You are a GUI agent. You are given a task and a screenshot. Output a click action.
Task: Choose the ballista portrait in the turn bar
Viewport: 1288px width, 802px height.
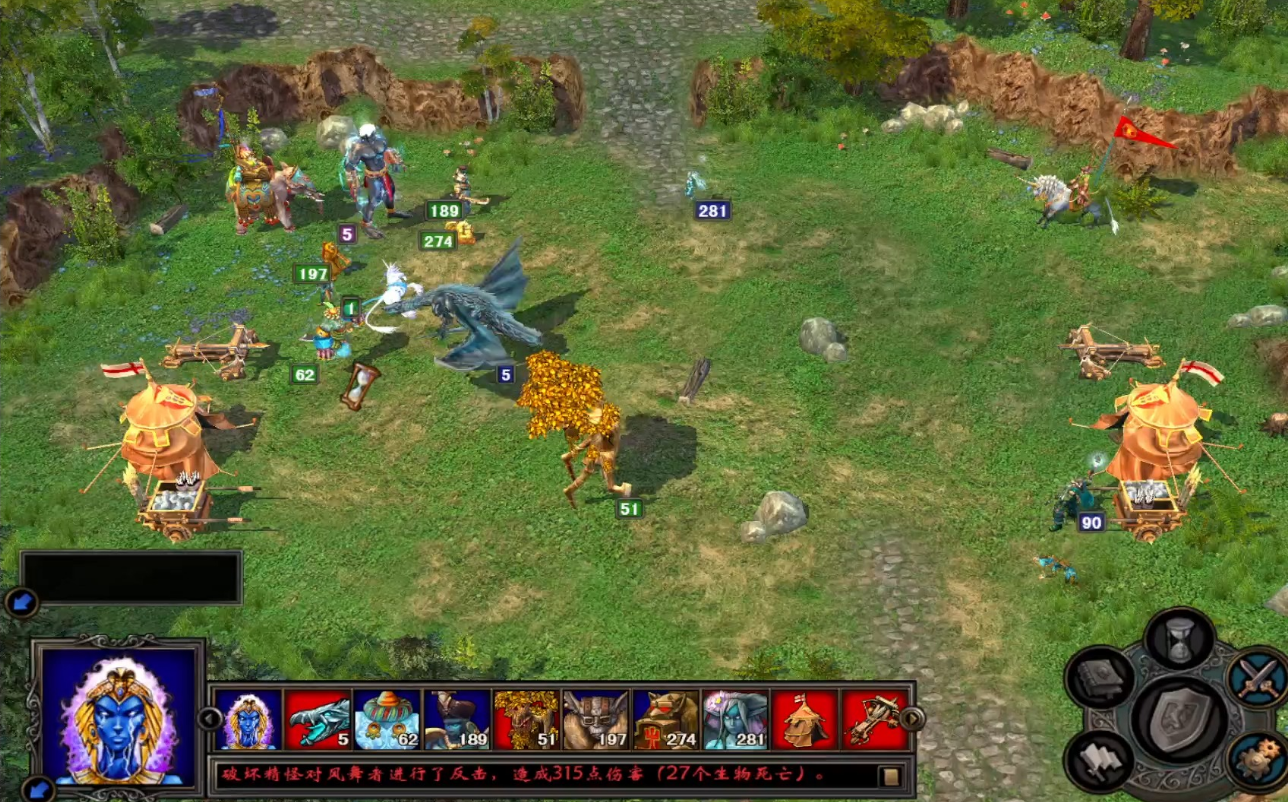coord(872,720)
